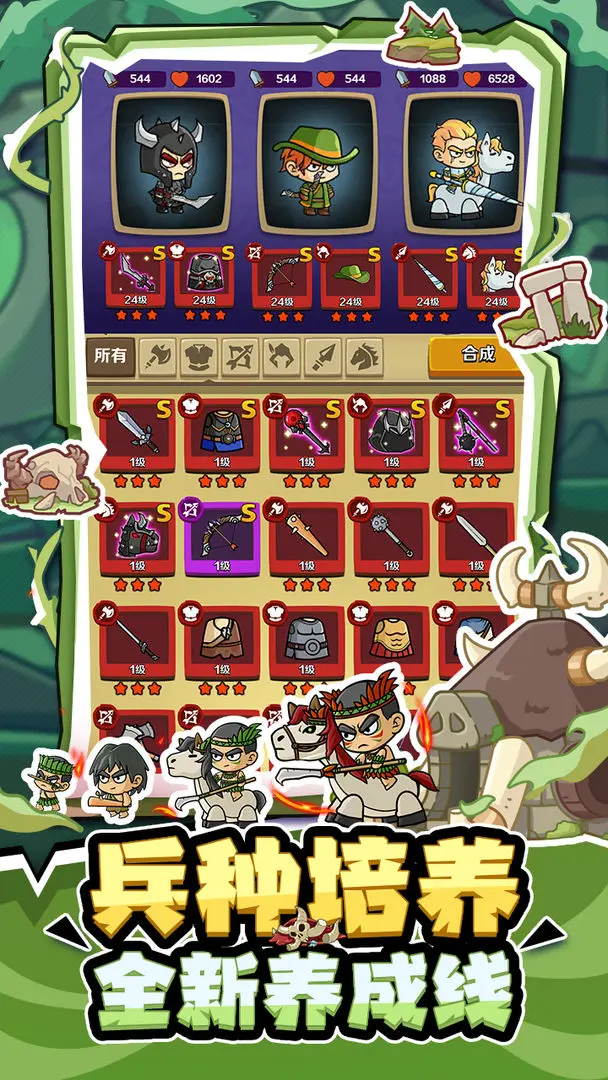Switch to the 所有 all-items tab
608x1080 pixels.
coord(110,355)
